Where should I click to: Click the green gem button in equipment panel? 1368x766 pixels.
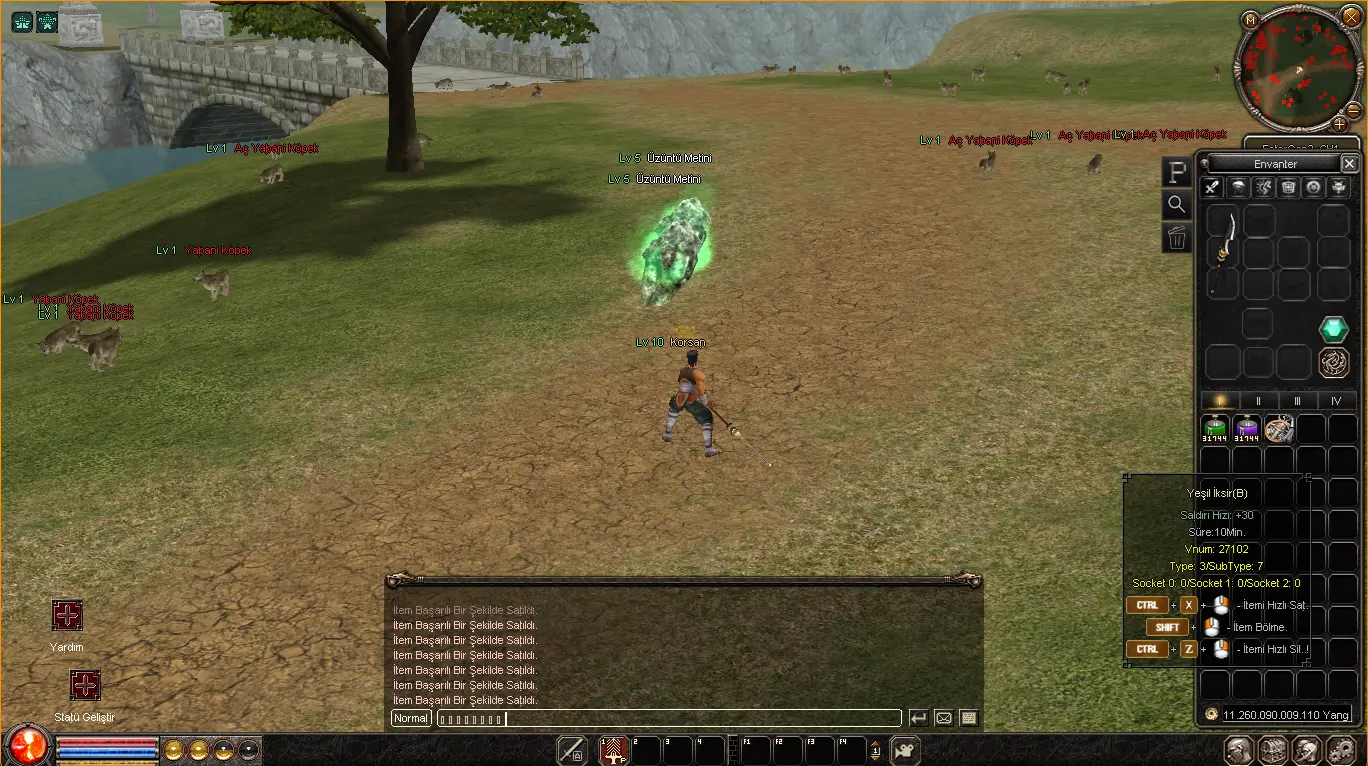point(1333,329)
